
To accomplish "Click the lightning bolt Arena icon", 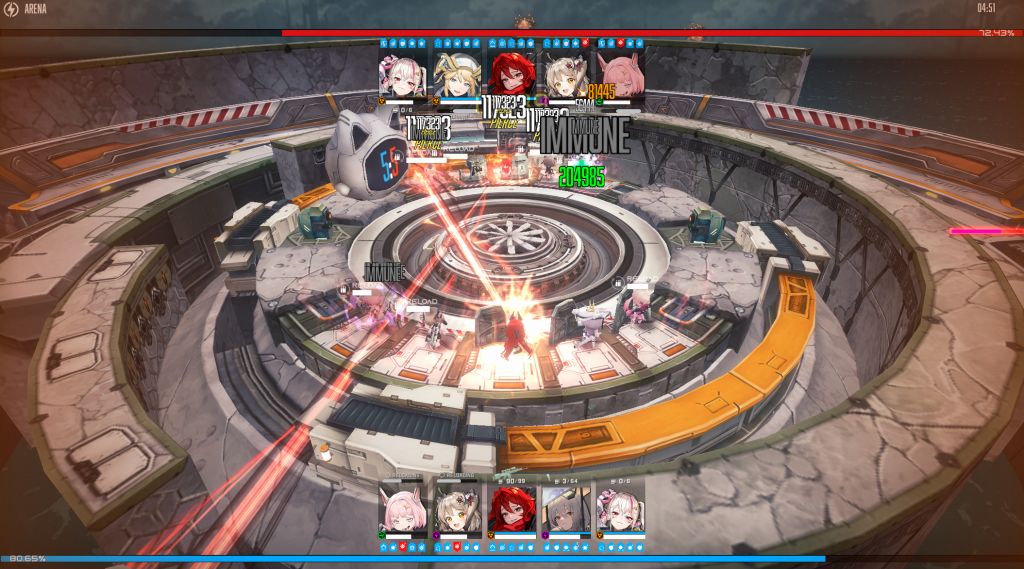I will [11, 9].
